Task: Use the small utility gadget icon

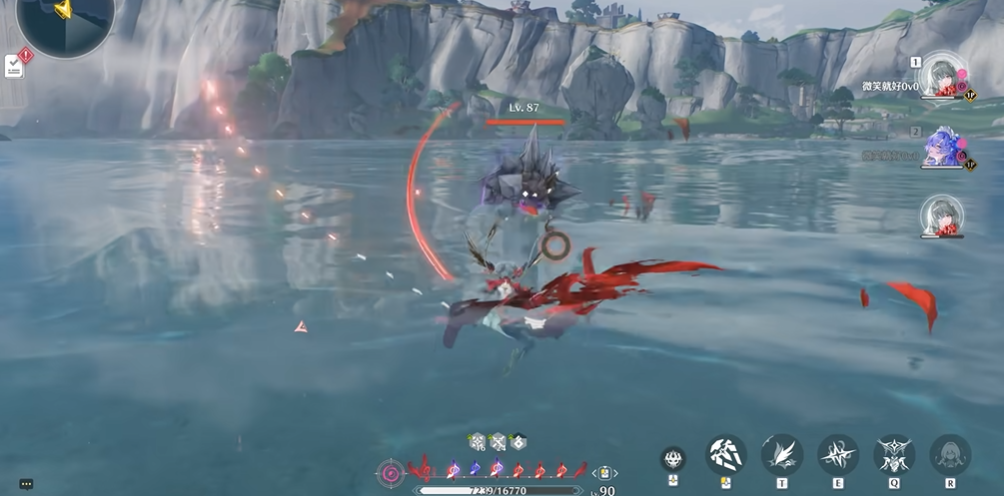Action: pos(673,458)
